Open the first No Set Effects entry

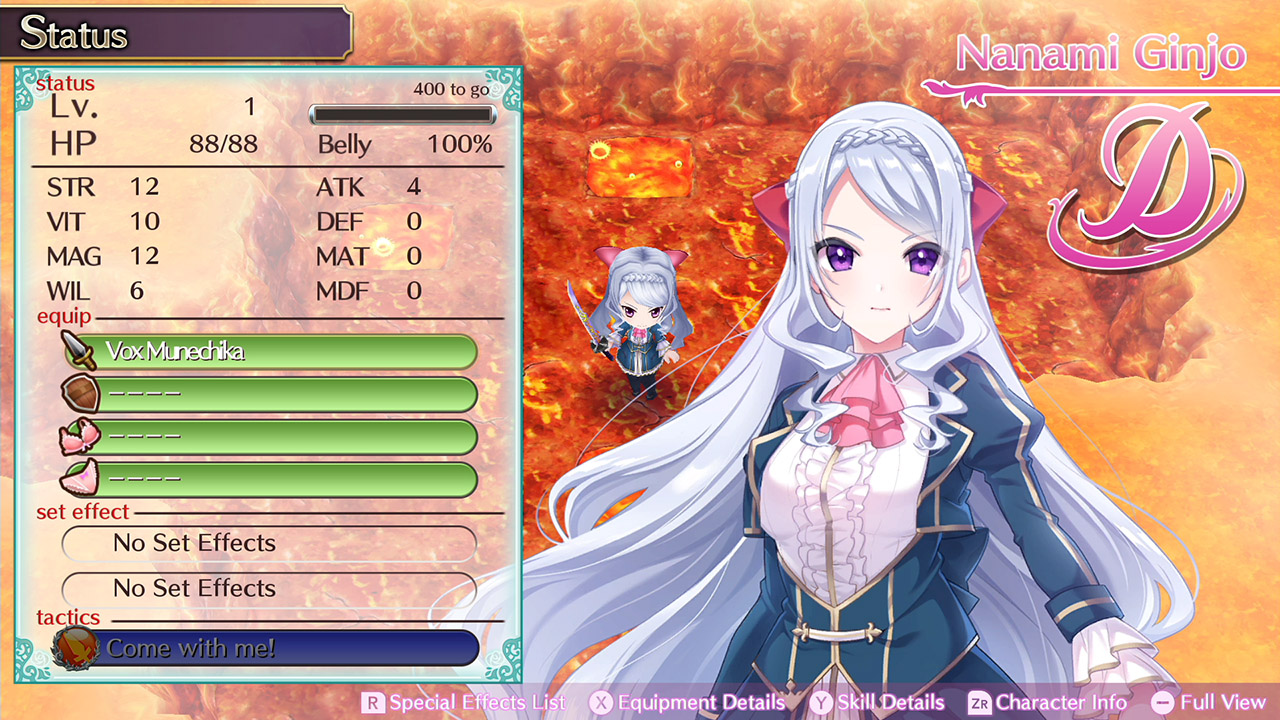click(x=270, y=543)
